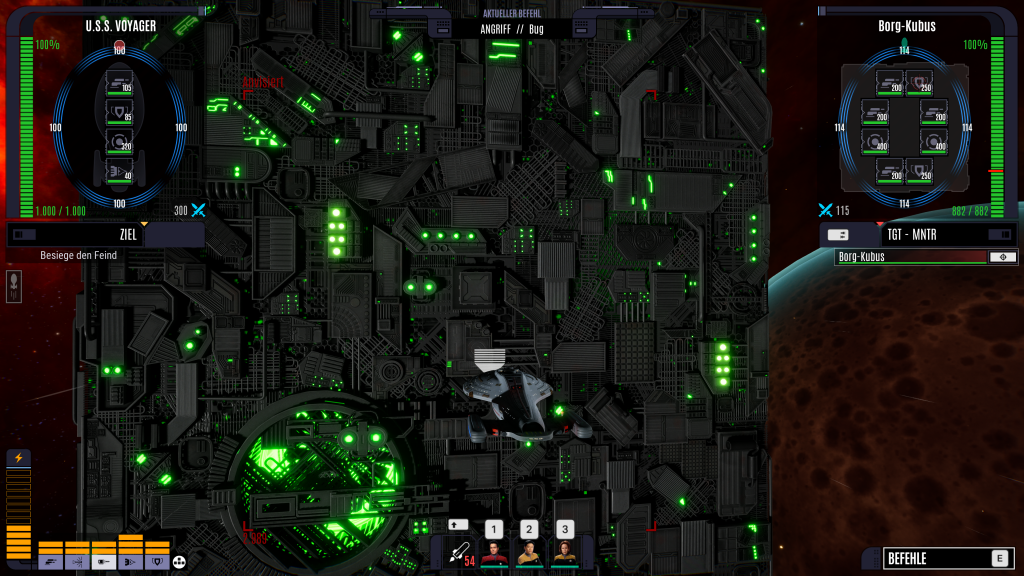Fire the torpedo weapon with 54 remaining

(x=459, y=552)
